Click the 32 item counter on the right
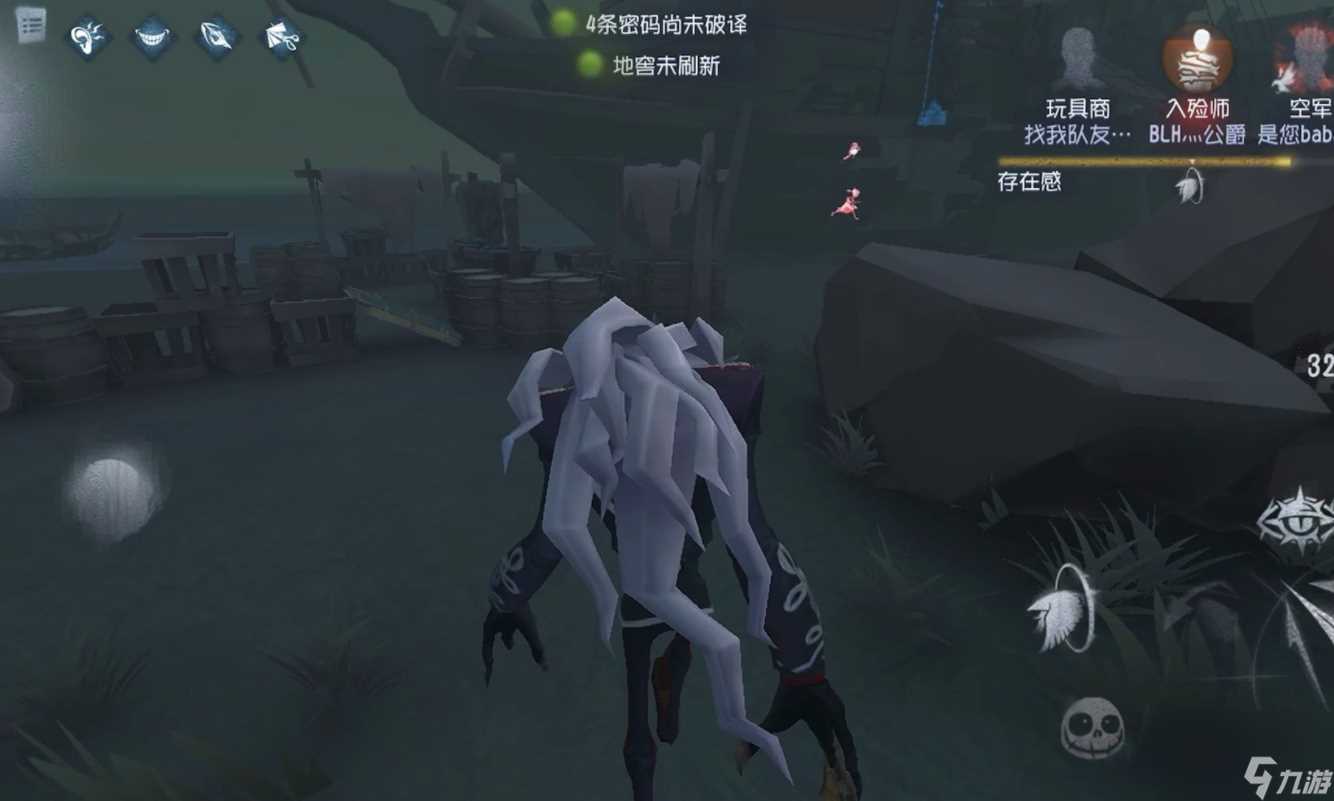 point(1321,363)
